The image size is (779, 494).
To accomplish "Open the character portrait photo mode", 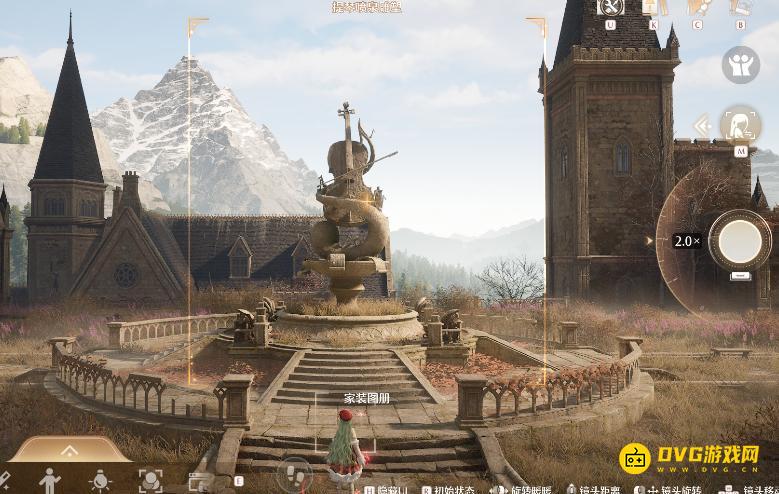I will [740, 126].
